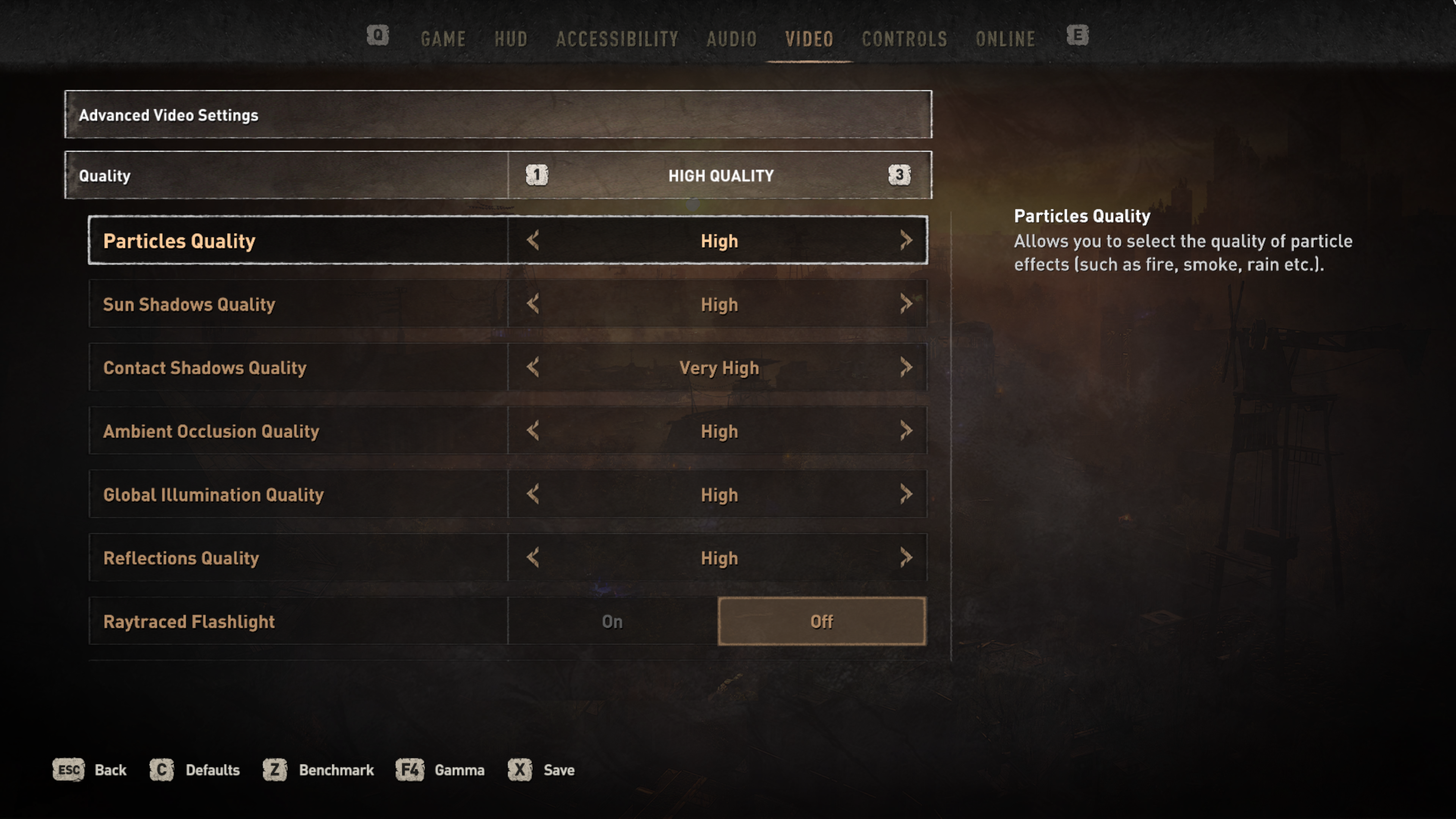The image size is (1456, 819).
Task: Increase Global Illumination Quality with right arrow
Action: pyautogui.click(x=906, y=494)
